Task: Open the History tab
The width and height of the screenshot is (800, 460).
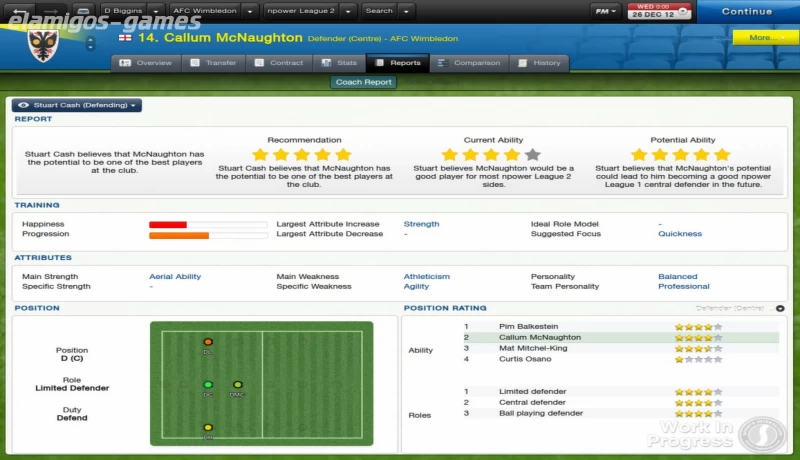Action: point(539,63)
